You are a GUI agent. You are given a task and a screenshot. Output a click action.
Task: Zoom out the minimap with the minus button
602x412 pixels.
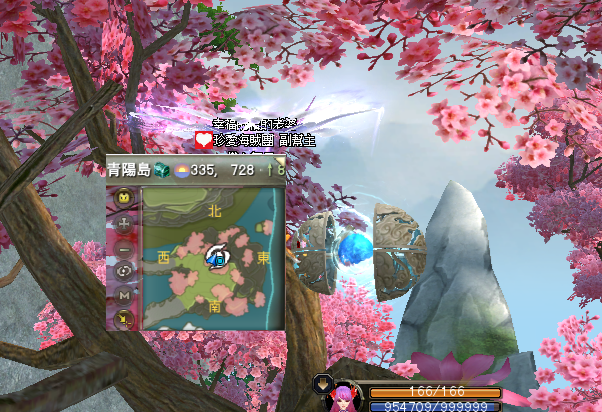point(124,247)
